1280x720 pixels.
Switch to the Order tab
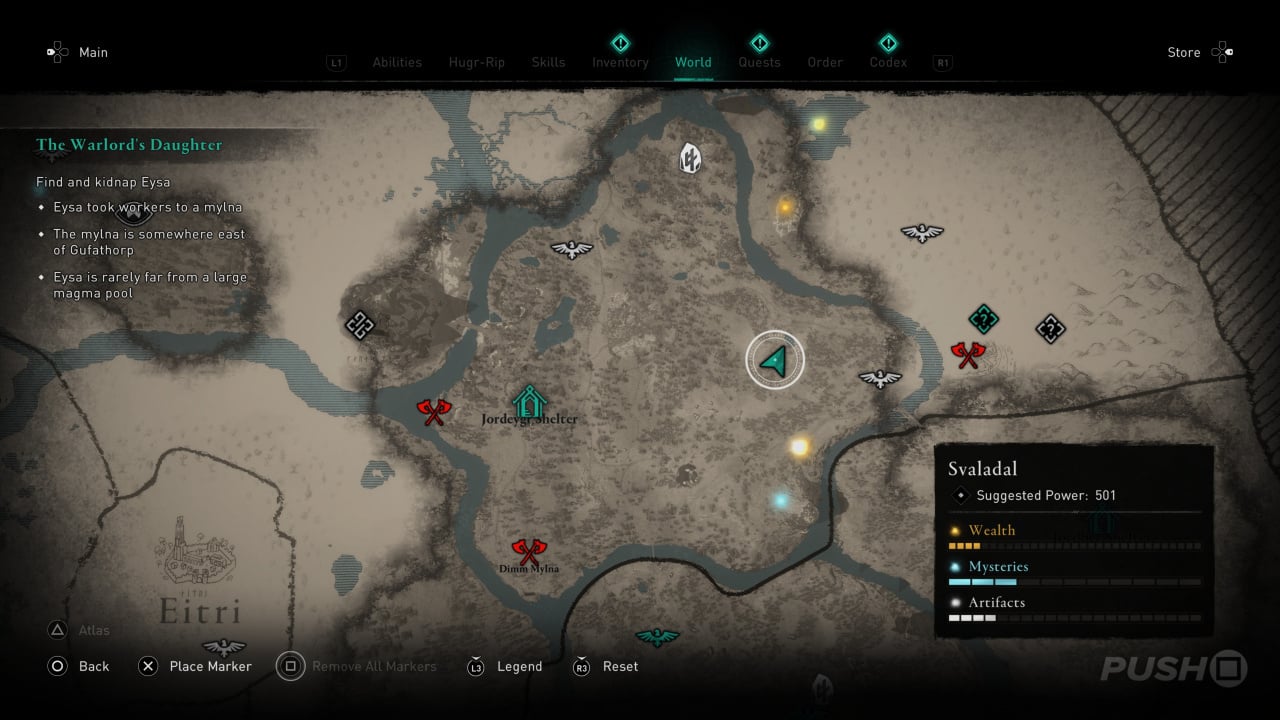point(825,62)
